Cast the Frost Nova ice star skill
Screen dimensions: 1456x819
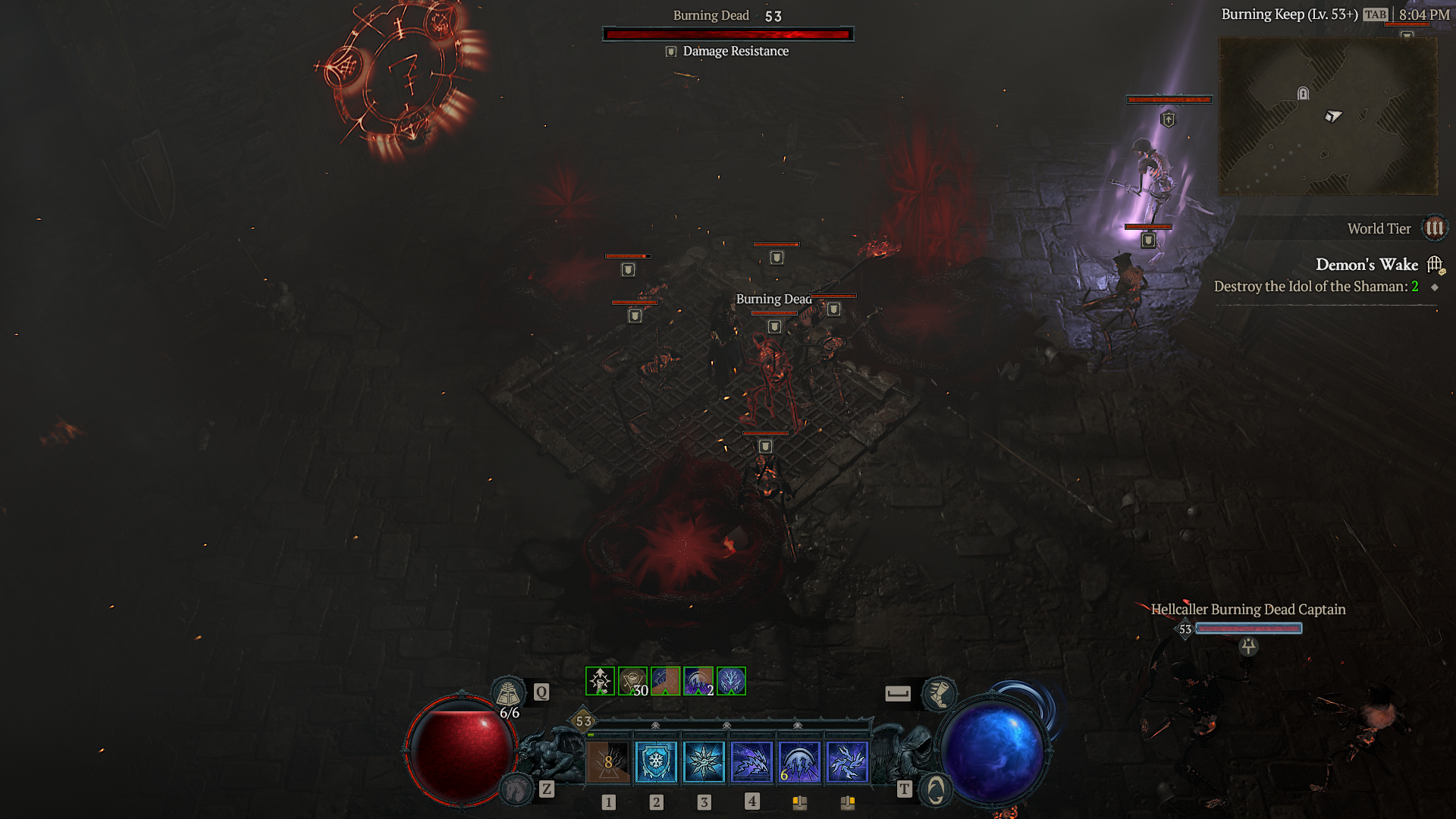click(704, 761)
